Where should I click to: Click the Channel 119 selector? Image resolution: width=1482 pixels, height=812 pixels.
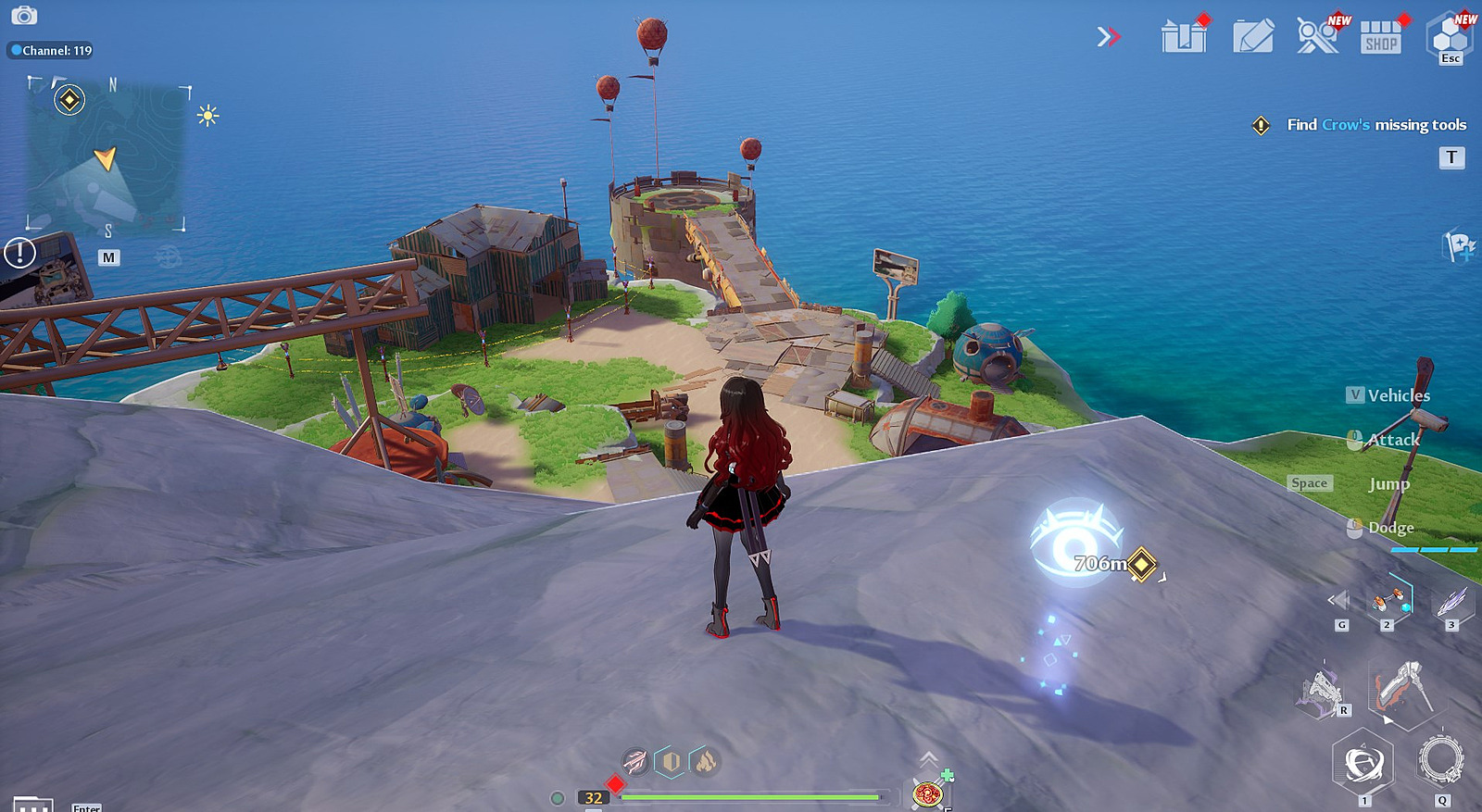click(52, 51)
